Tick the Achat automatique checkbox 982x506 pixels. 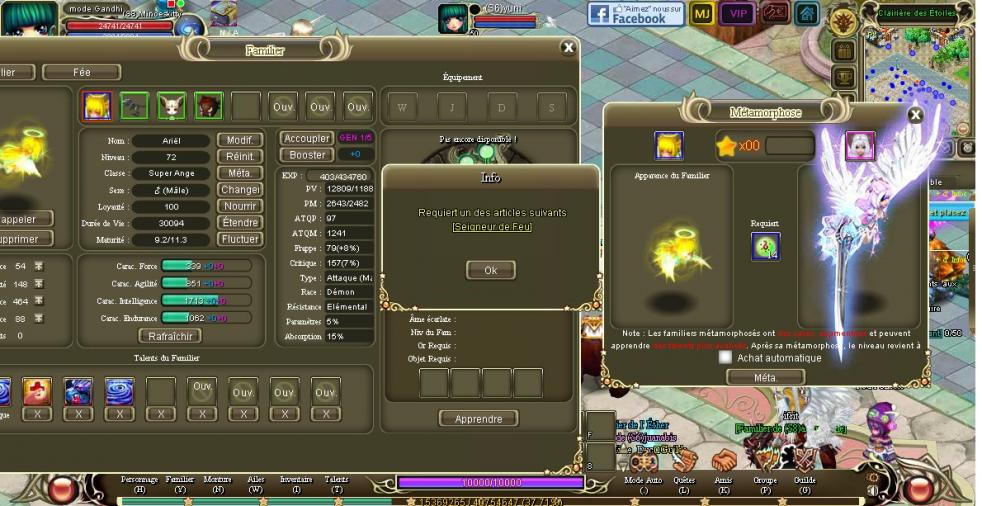coord(725,357)
